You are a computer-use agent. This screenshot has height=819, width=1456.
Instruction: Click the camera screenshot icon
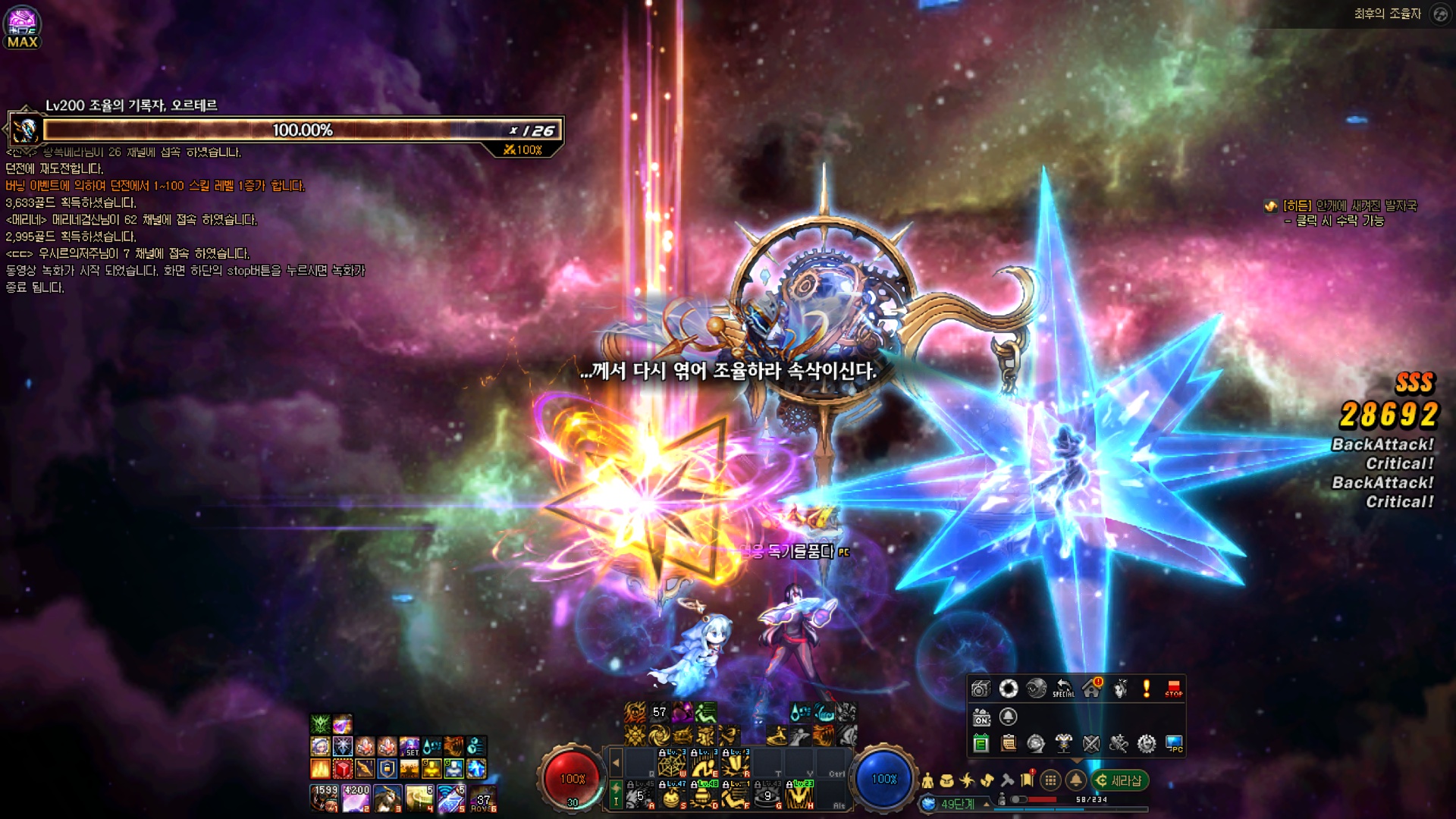click(981, 689)
